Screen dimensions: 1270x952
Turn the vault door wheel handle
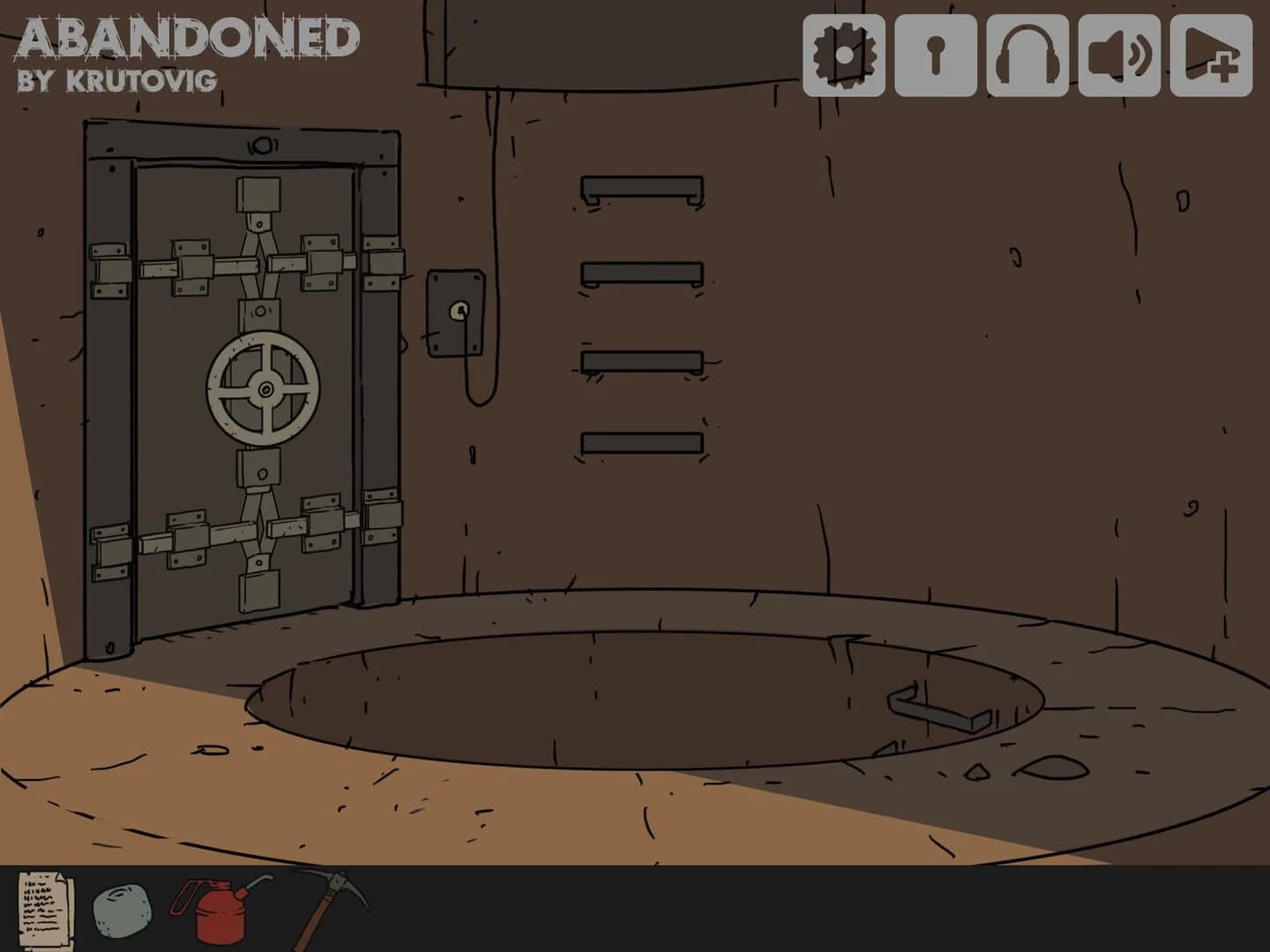(264, 386)
